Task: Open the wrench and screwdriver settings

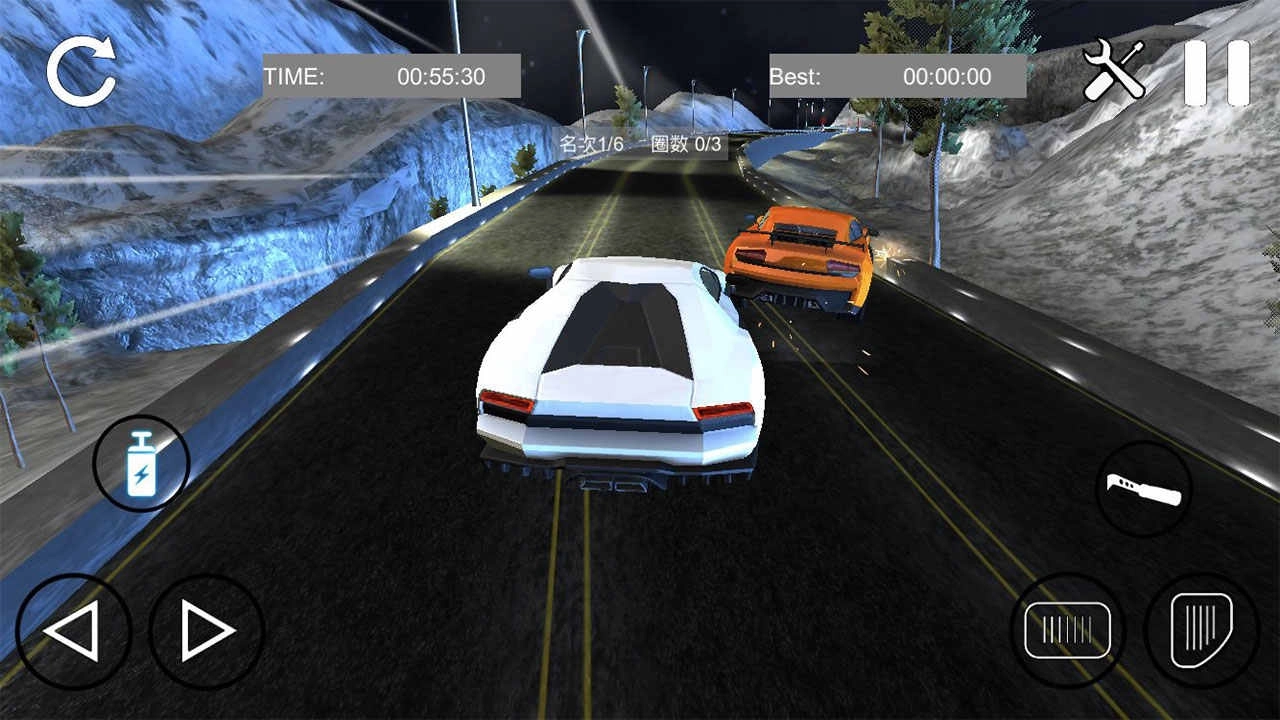Action: [1114, 70]
